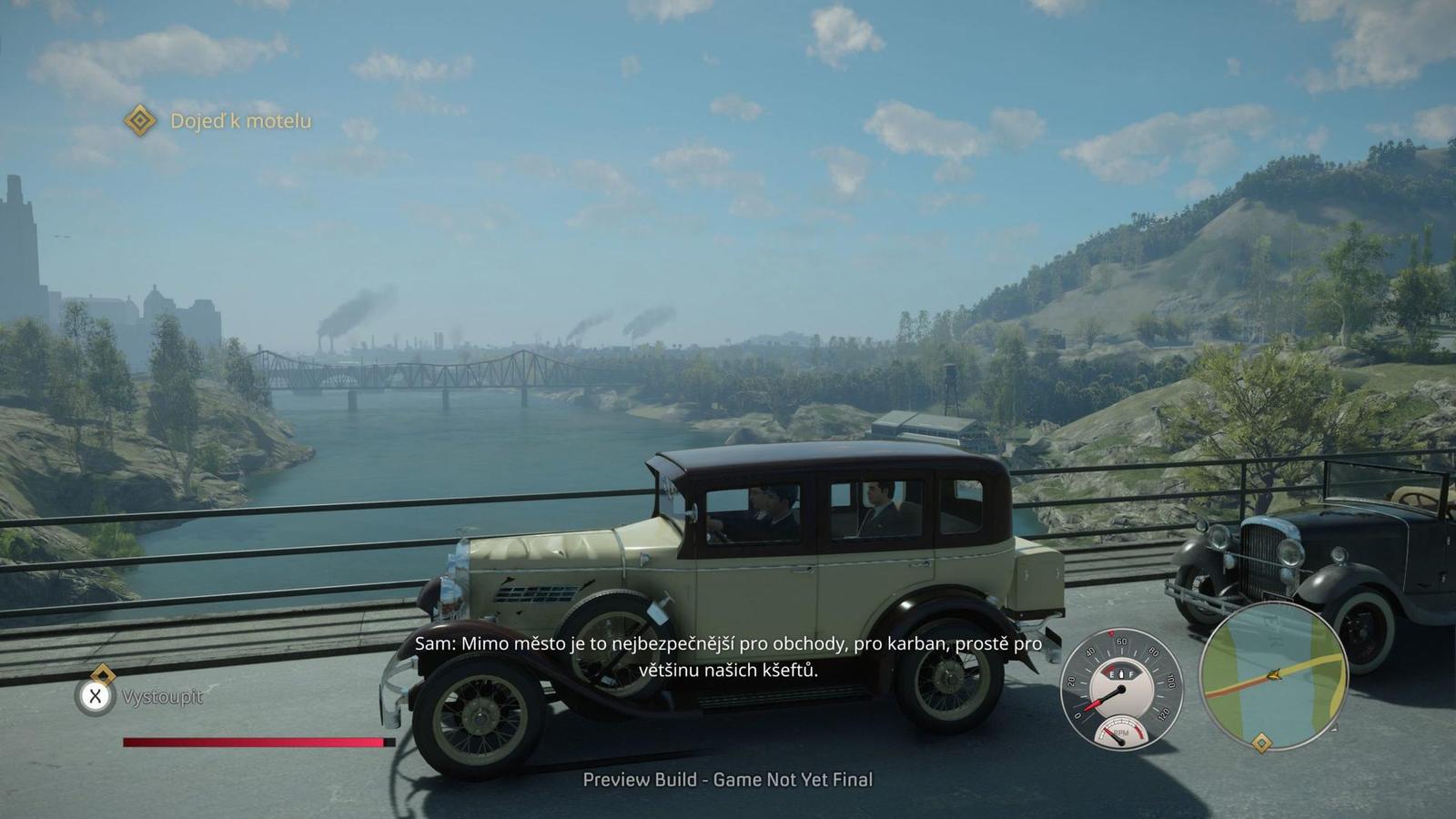Click the speedometer gauge

[1121, 687]
